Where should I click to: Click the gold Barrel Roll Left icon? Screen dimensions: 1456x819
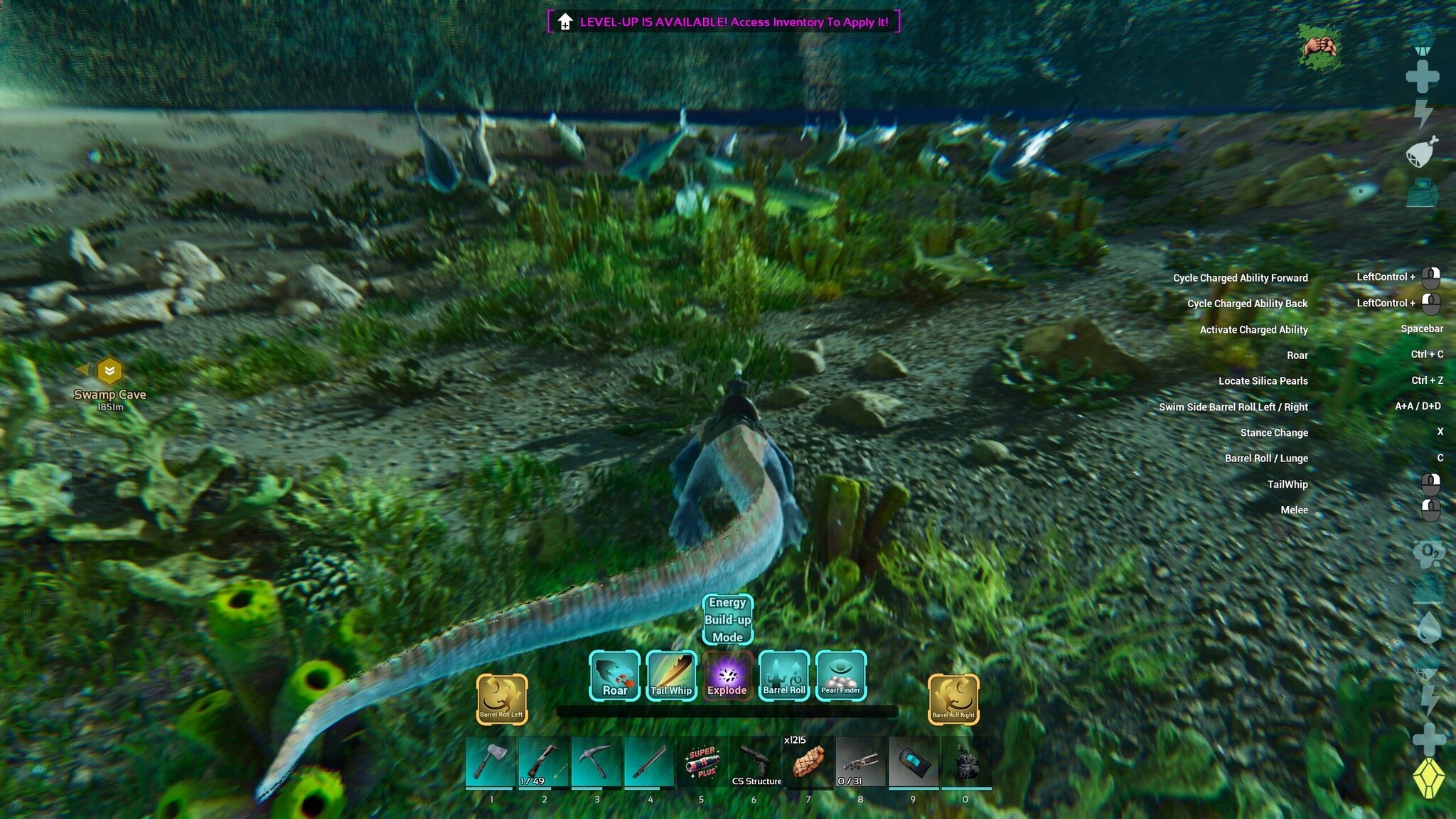(501, 700)
